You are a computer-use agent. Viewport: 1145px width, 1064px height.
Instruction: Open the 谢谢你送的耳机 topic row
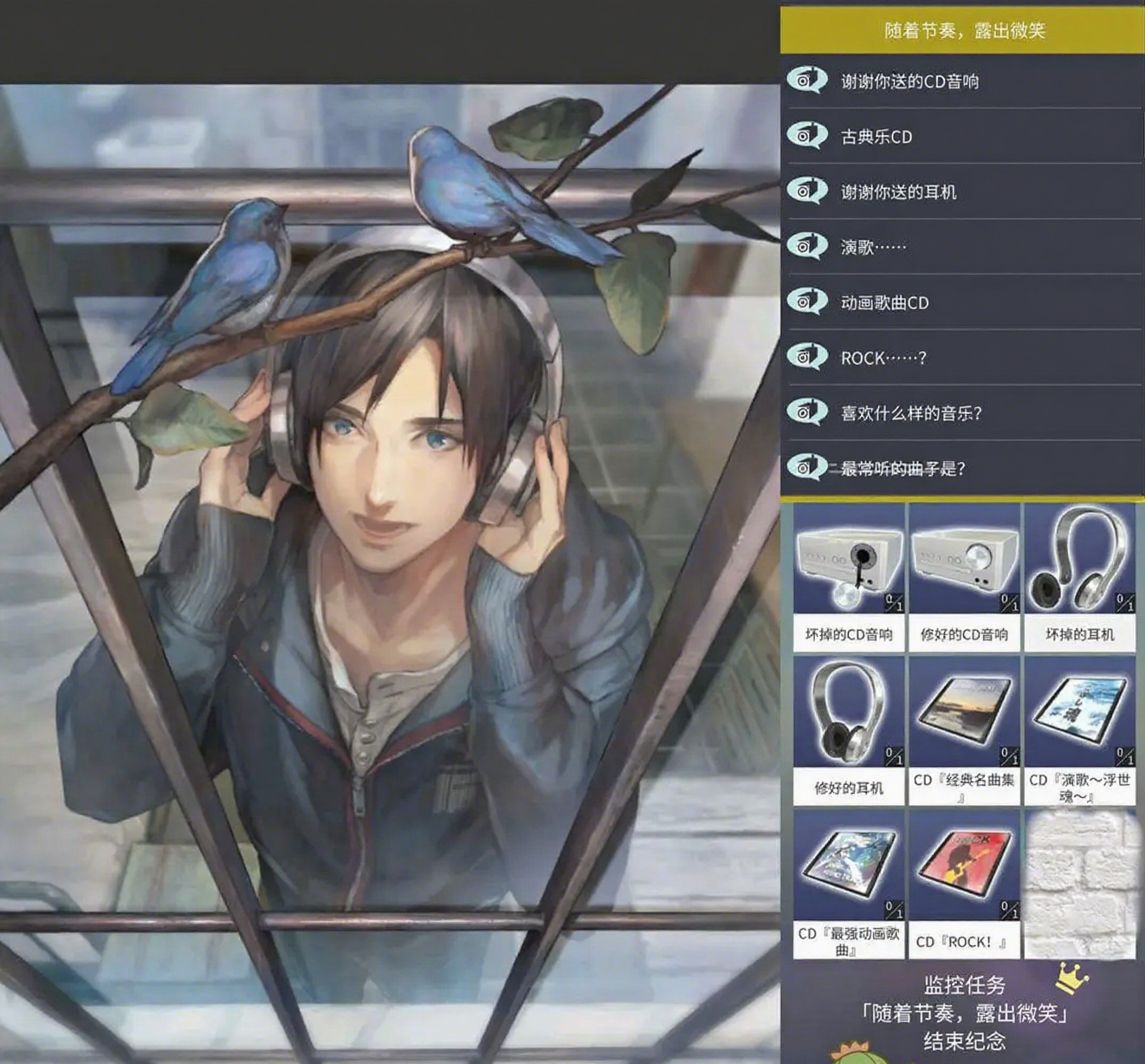pyautogui.click(x=898, y=192)
